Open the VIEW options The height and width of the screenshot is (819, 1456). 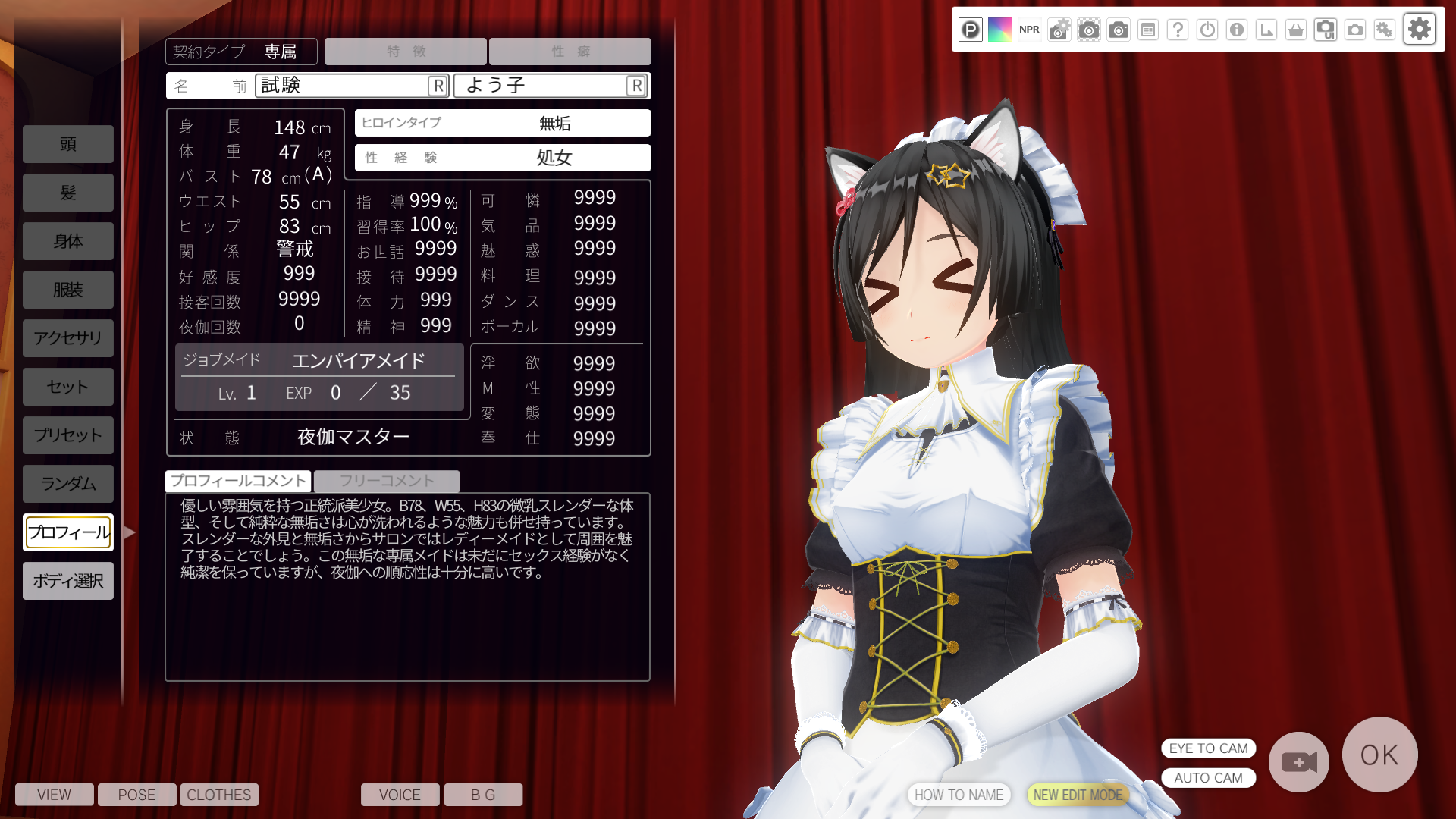click(x=55, y=795)
